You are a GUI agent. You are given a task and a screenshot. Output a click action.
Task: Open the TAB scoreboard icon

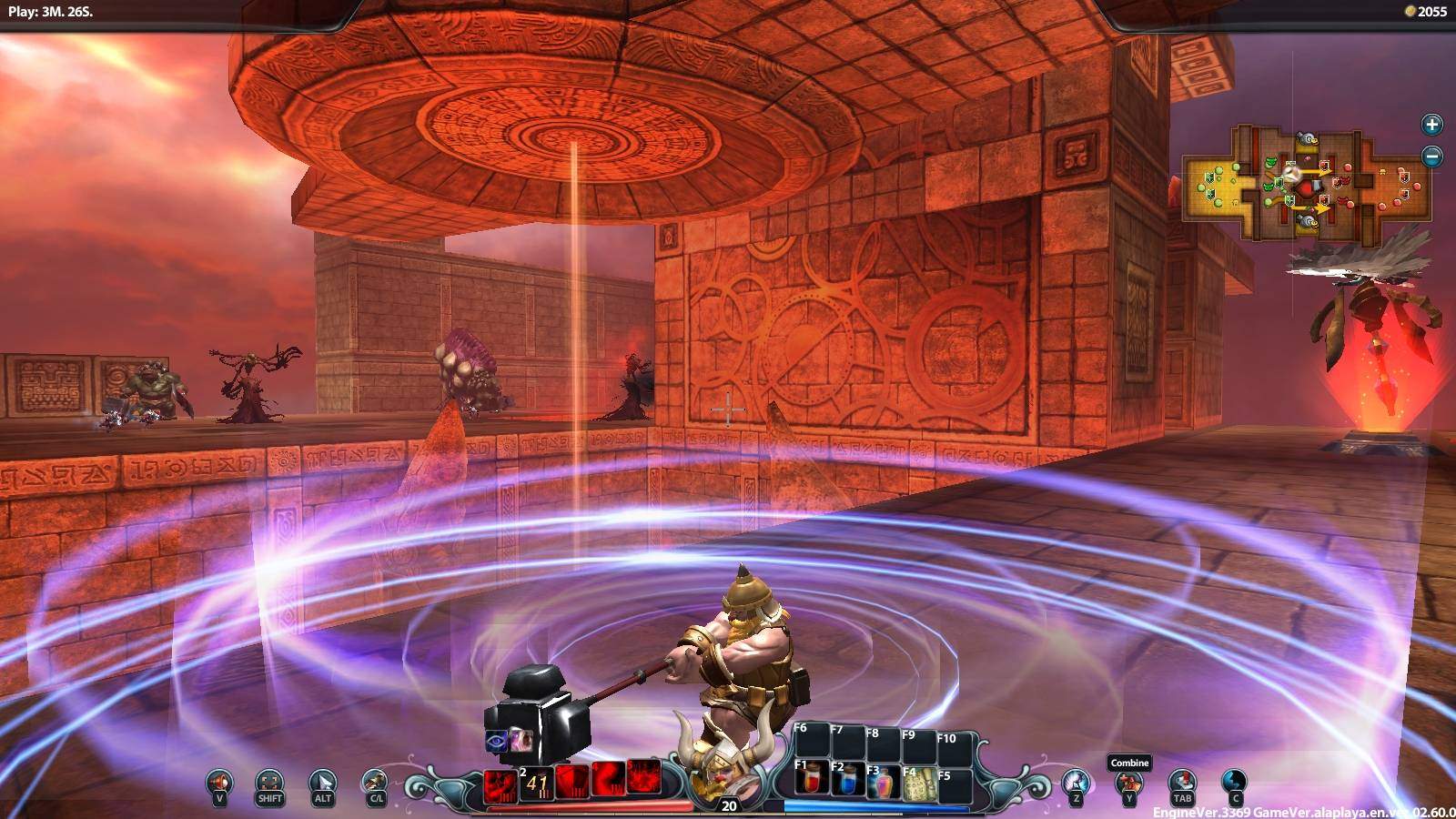click(1181, 782)
